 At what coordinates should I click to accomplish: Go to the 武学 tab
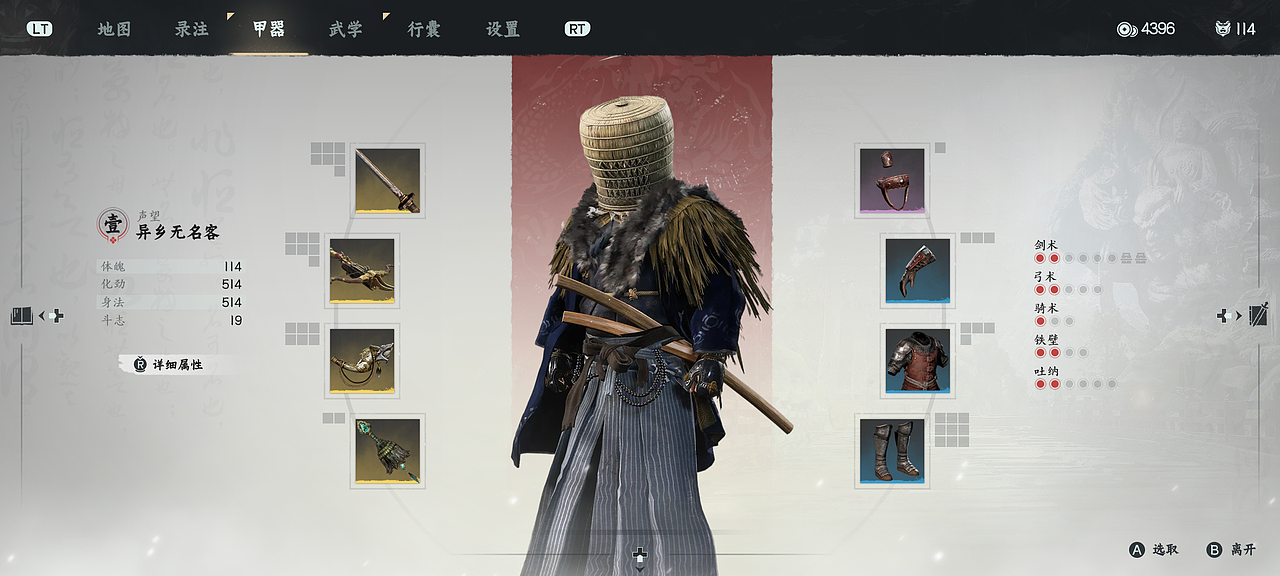tap(346, 29)
